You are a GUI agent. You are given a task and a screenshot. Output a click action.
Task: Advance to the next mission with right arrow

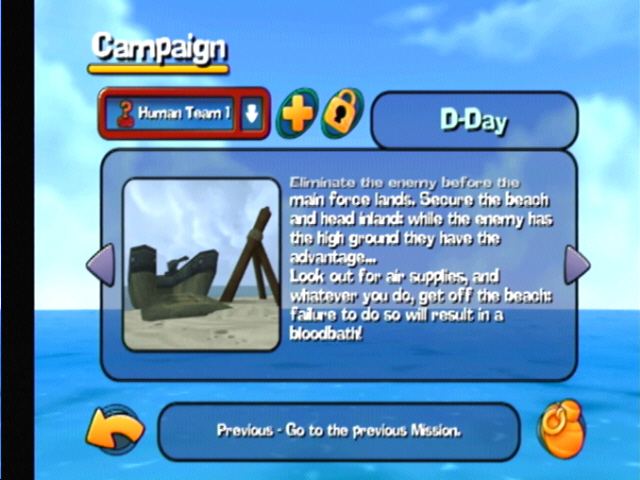coord(577,265)
